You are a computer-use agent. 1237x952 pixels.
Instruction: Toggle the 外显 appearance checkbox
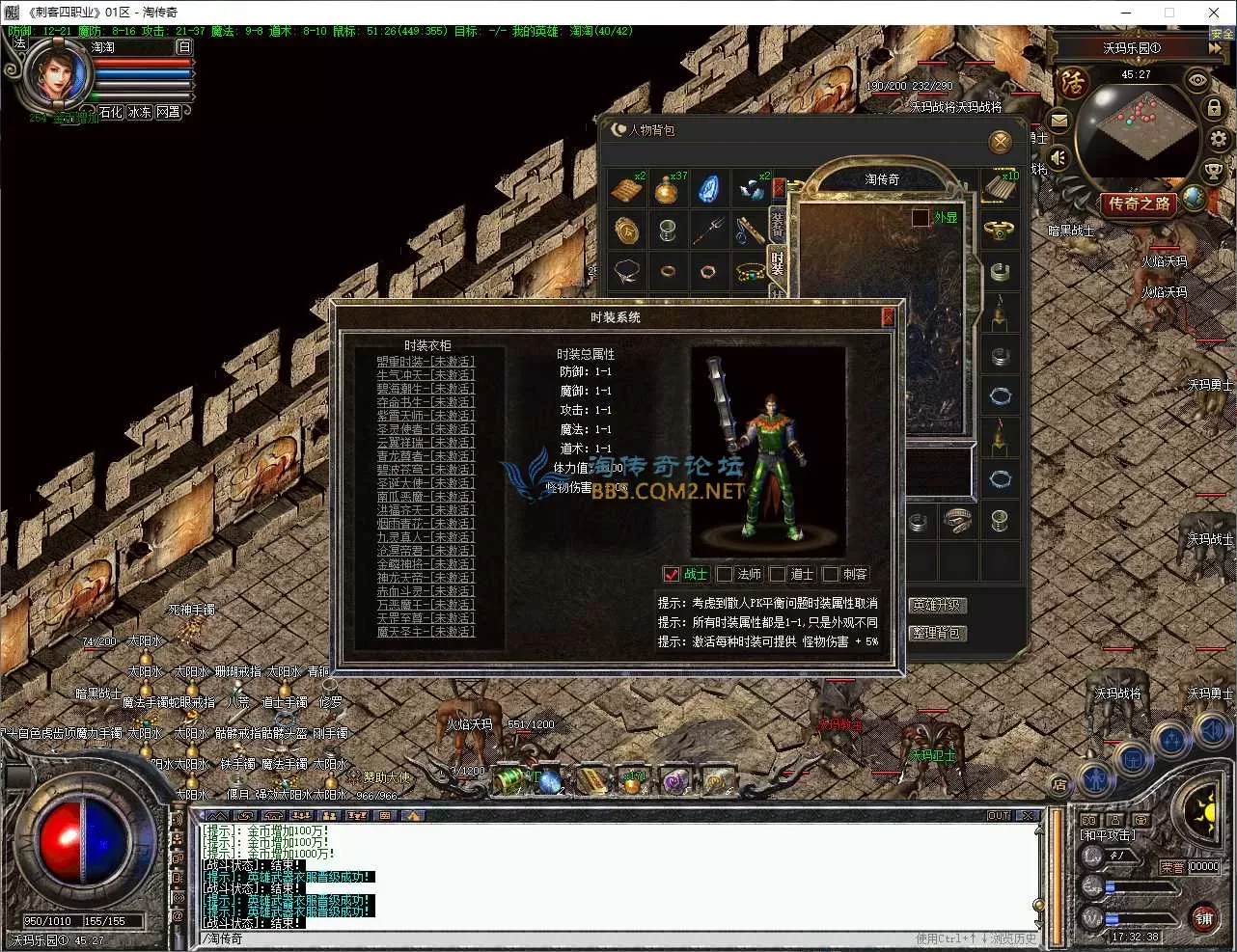click(921, 218)
